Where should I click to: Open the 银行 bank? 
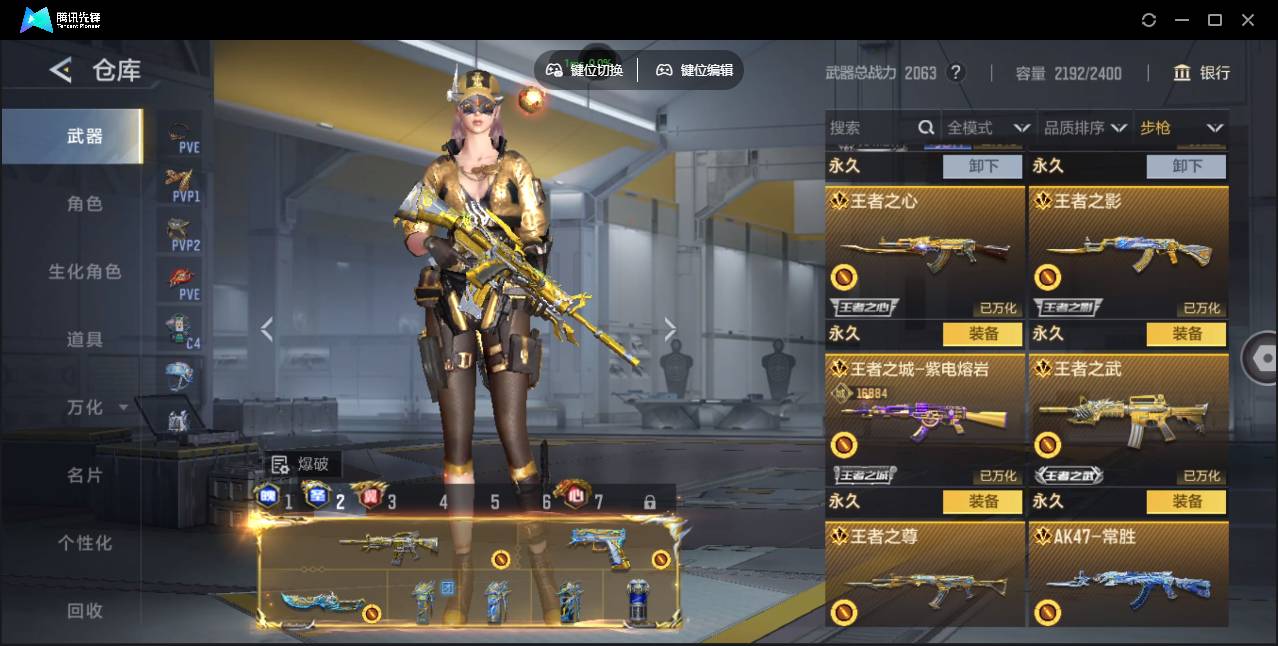[1202, 73]
